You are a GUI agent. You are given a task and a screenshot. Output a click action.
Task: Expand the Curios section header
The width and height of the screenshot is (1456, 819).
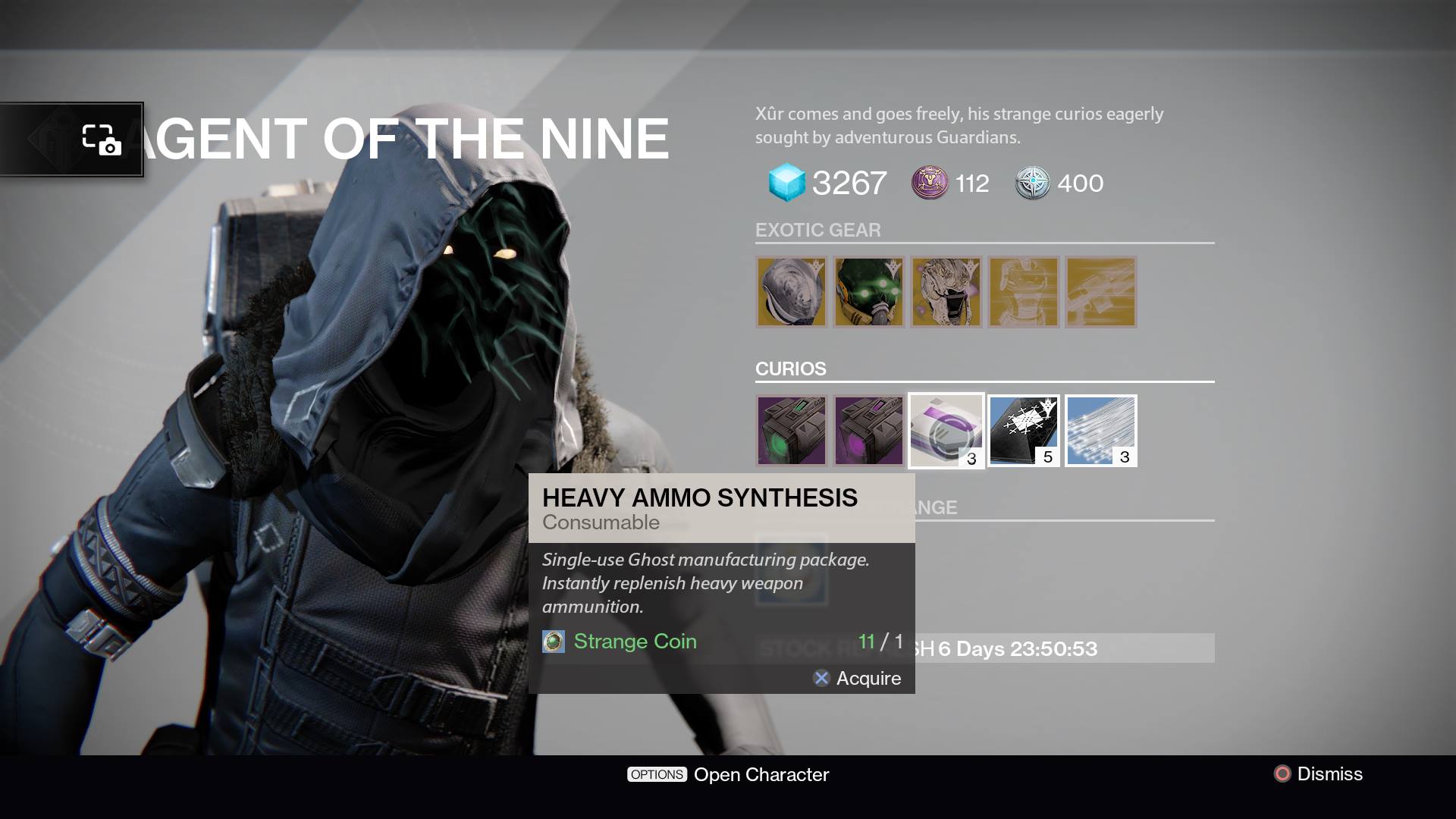790,369
